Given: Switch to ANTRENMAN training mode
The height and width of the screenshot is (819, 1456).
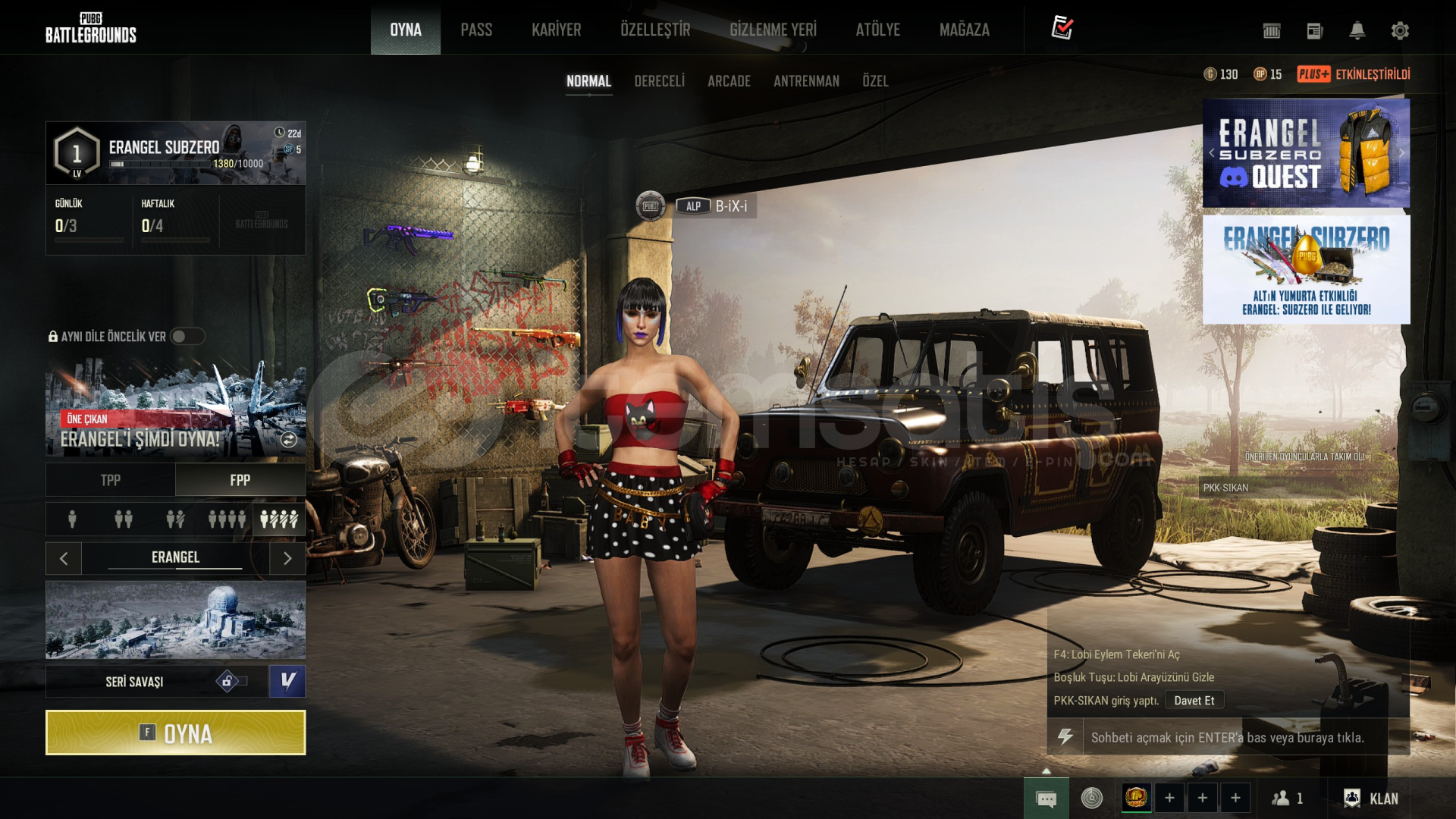Looking at the screenshot, I should click(x=806, y=81).
